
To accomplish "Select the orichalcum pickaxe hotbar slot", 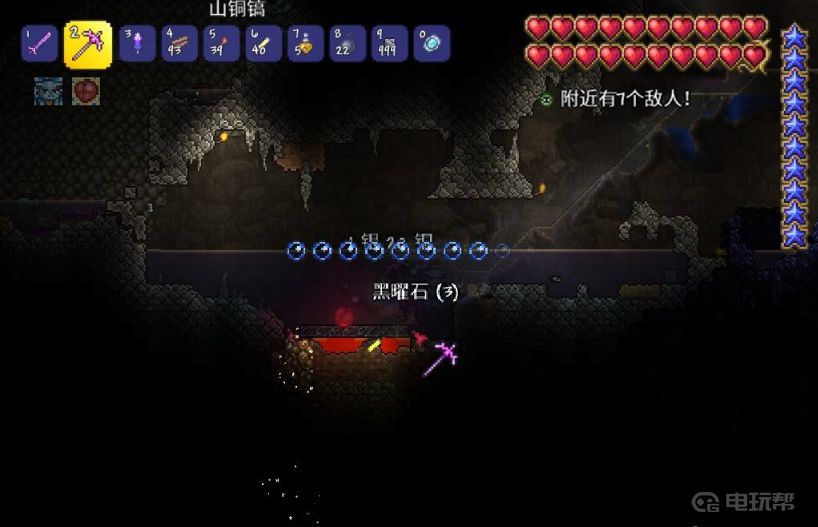I will point(88,44).
